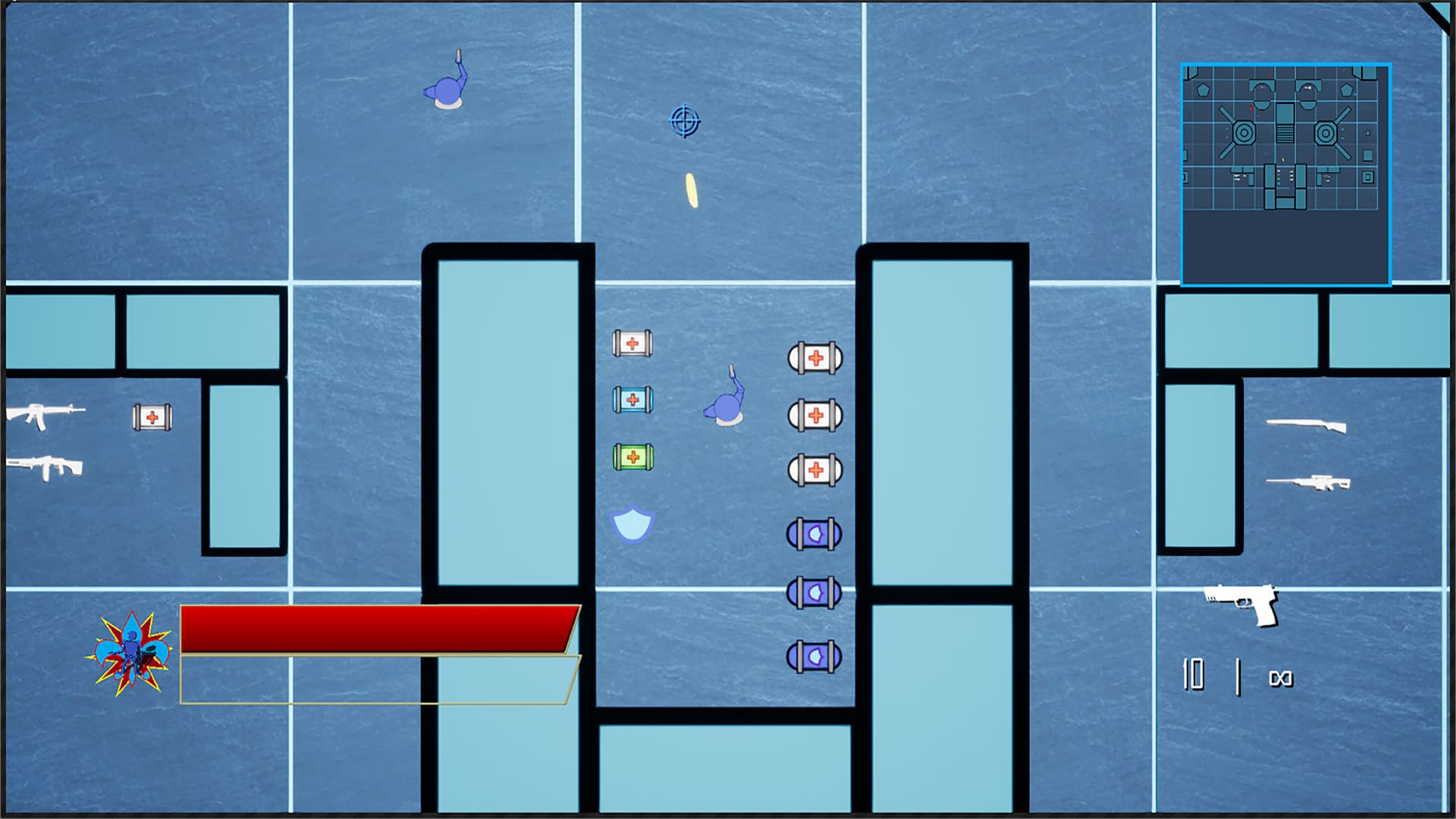Grab the green medkit pickup
The height and width of the screenshot is (819, 1456).
(633, 457)
